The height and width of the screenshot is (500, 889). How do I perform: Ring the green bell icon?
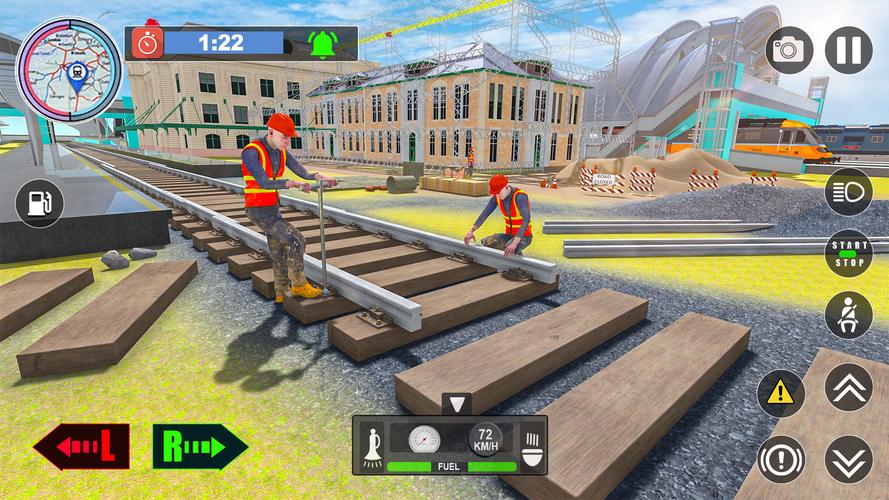point(322,44)
